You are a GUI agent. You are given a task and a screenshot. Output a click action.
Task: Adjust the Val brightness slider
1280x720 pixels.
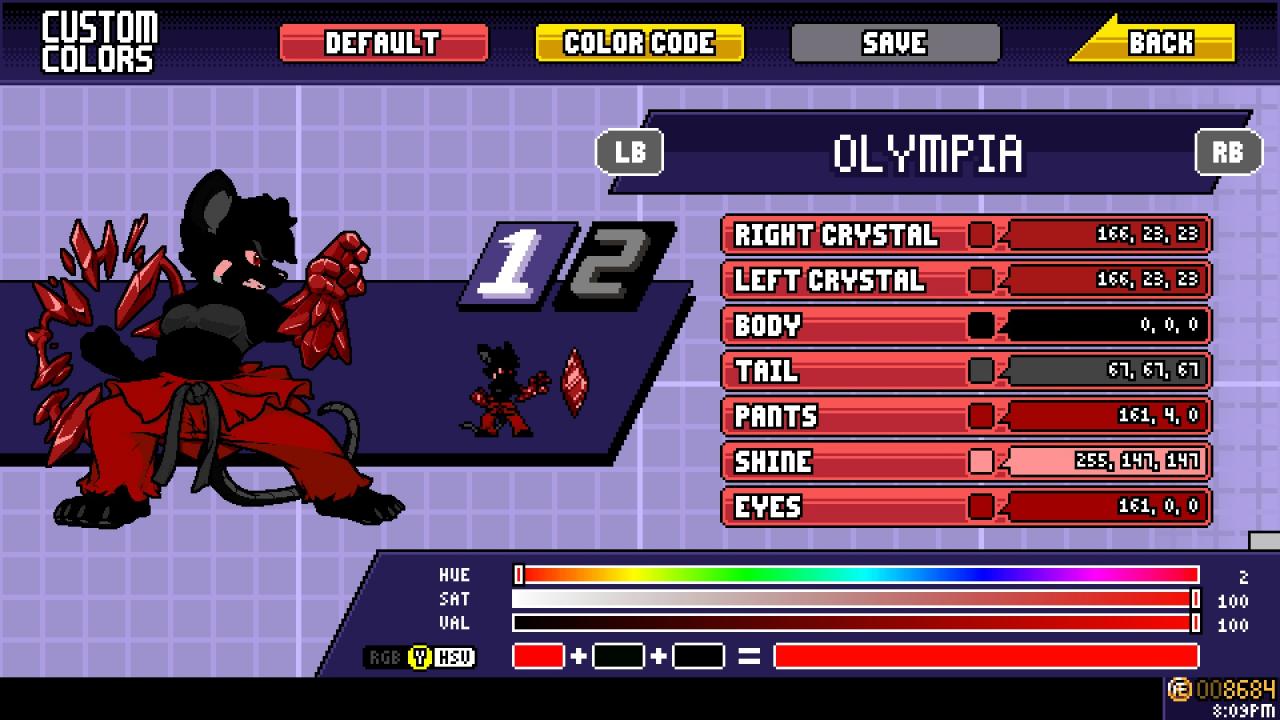857,623
